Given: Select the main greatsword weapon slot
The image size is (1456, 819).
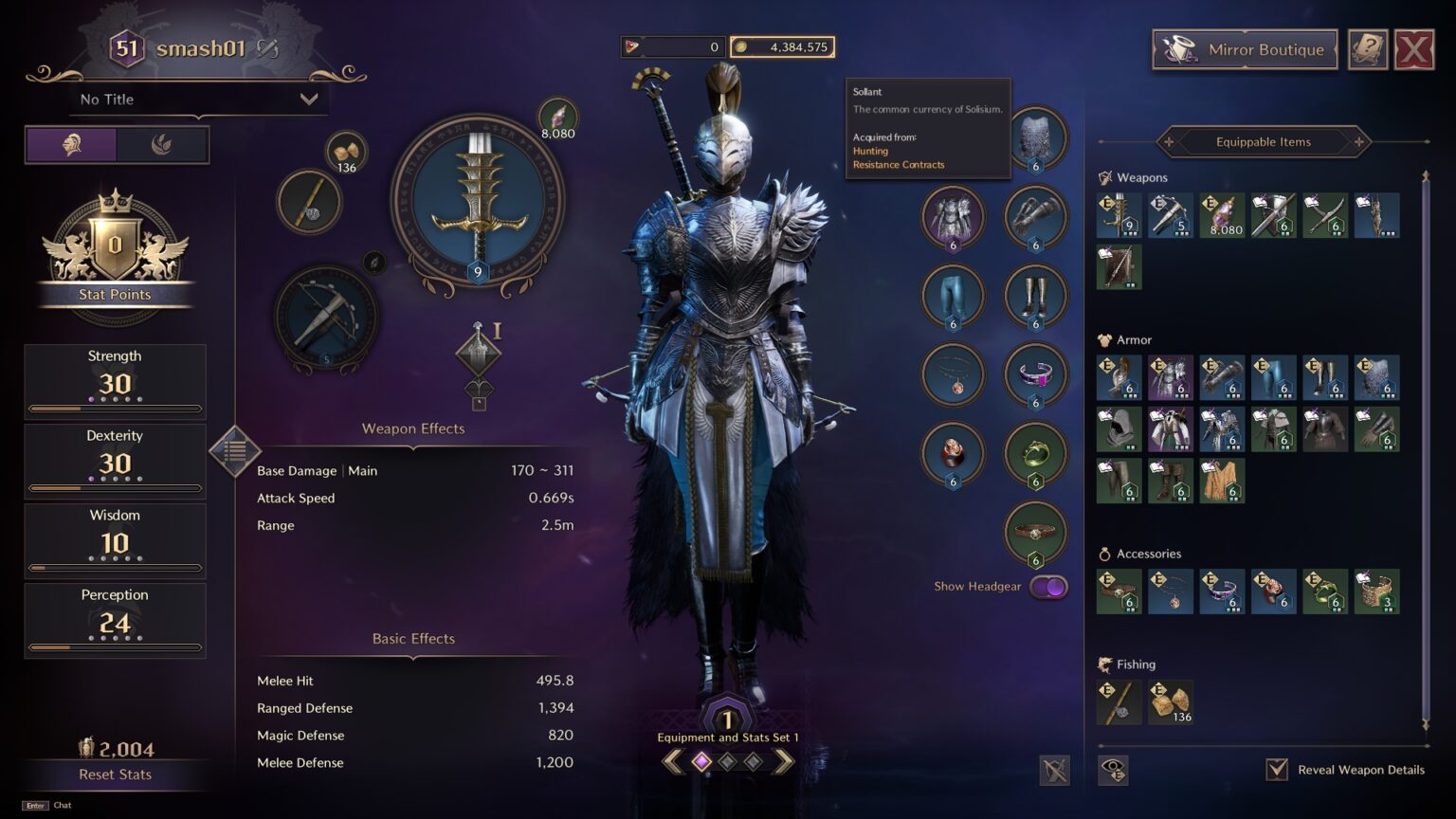Looking at the screenshot, I should 478,201.
